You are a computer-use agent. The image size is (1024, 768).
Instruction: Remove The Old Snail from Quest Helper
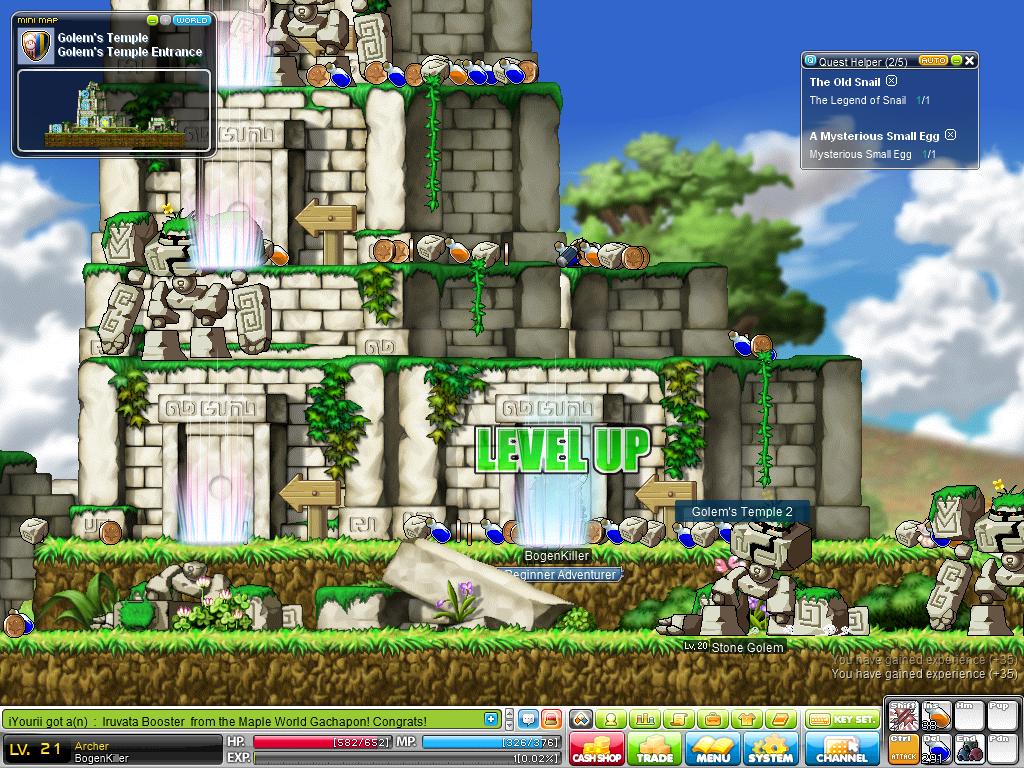[x=892, y=82]
